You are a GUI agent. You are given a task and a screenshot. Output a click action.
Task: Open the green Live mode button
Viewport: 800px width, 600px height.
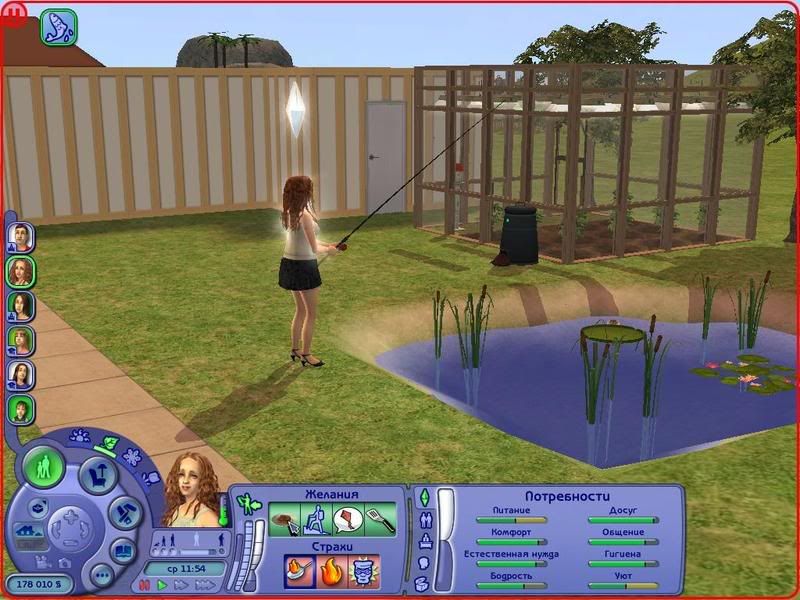(44, 466)
